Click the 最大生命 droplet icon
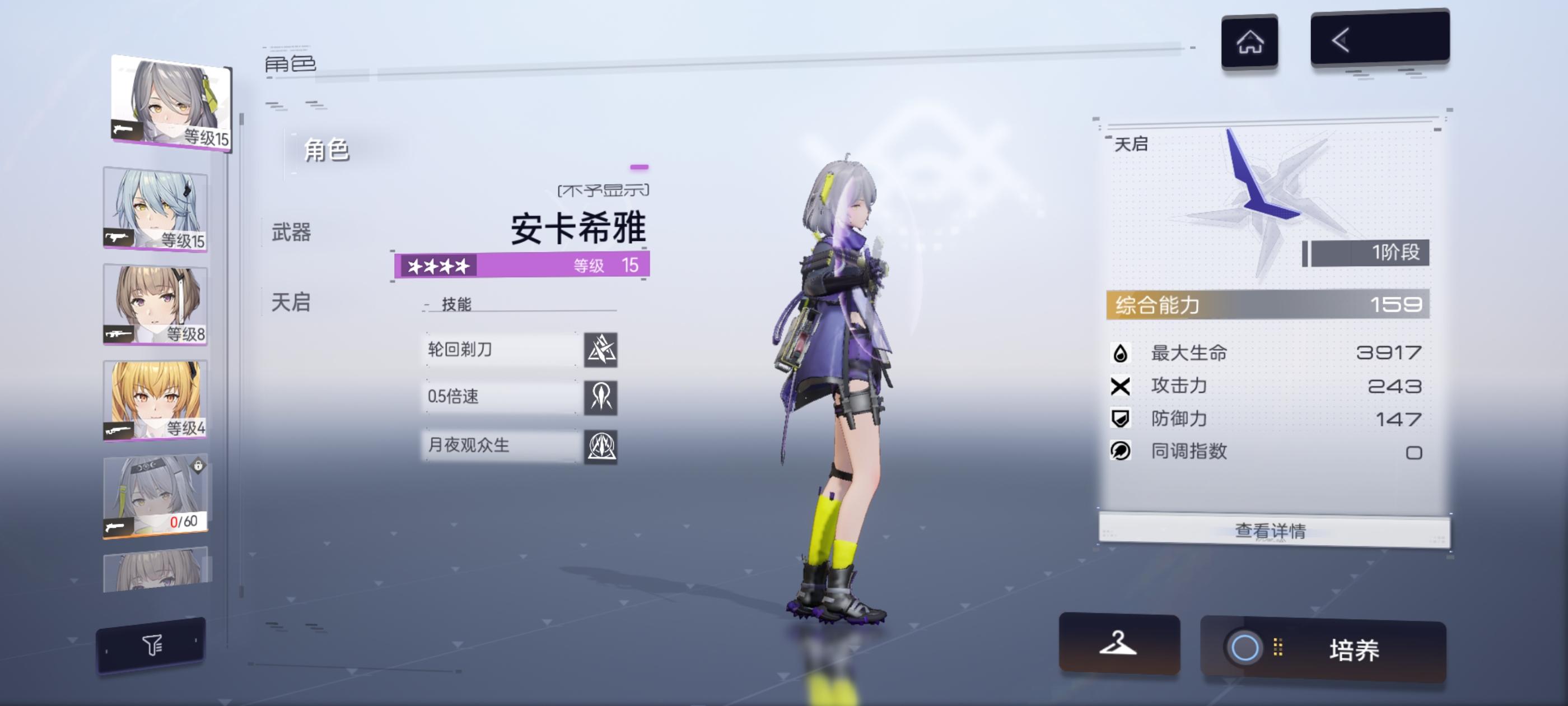This screenshot has height=706, width=1568. coord(1121,354)
